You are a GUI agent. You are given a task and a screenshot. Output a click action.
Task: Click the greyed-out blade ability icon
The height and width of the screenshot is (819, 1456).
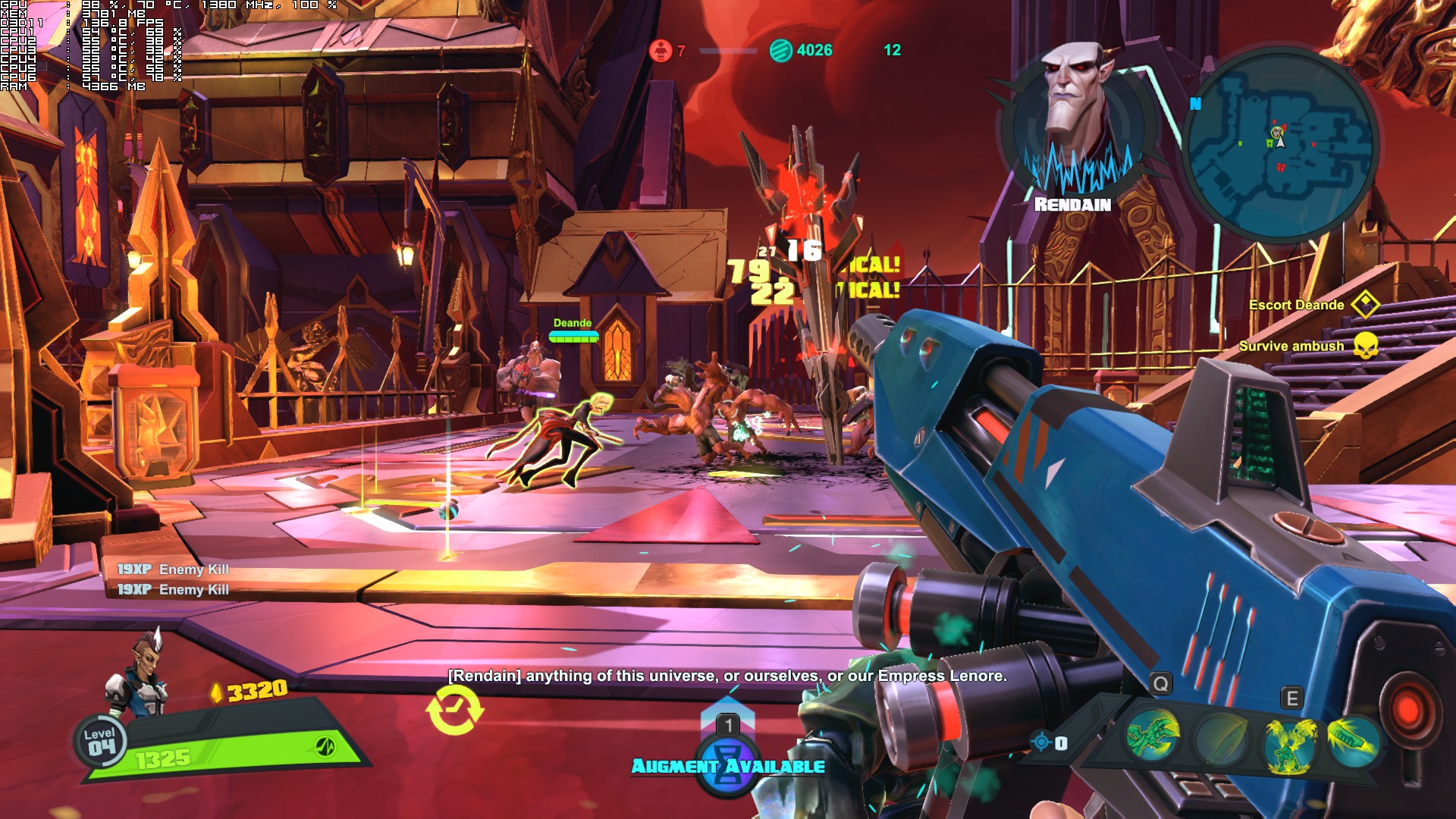[1220, 739]
